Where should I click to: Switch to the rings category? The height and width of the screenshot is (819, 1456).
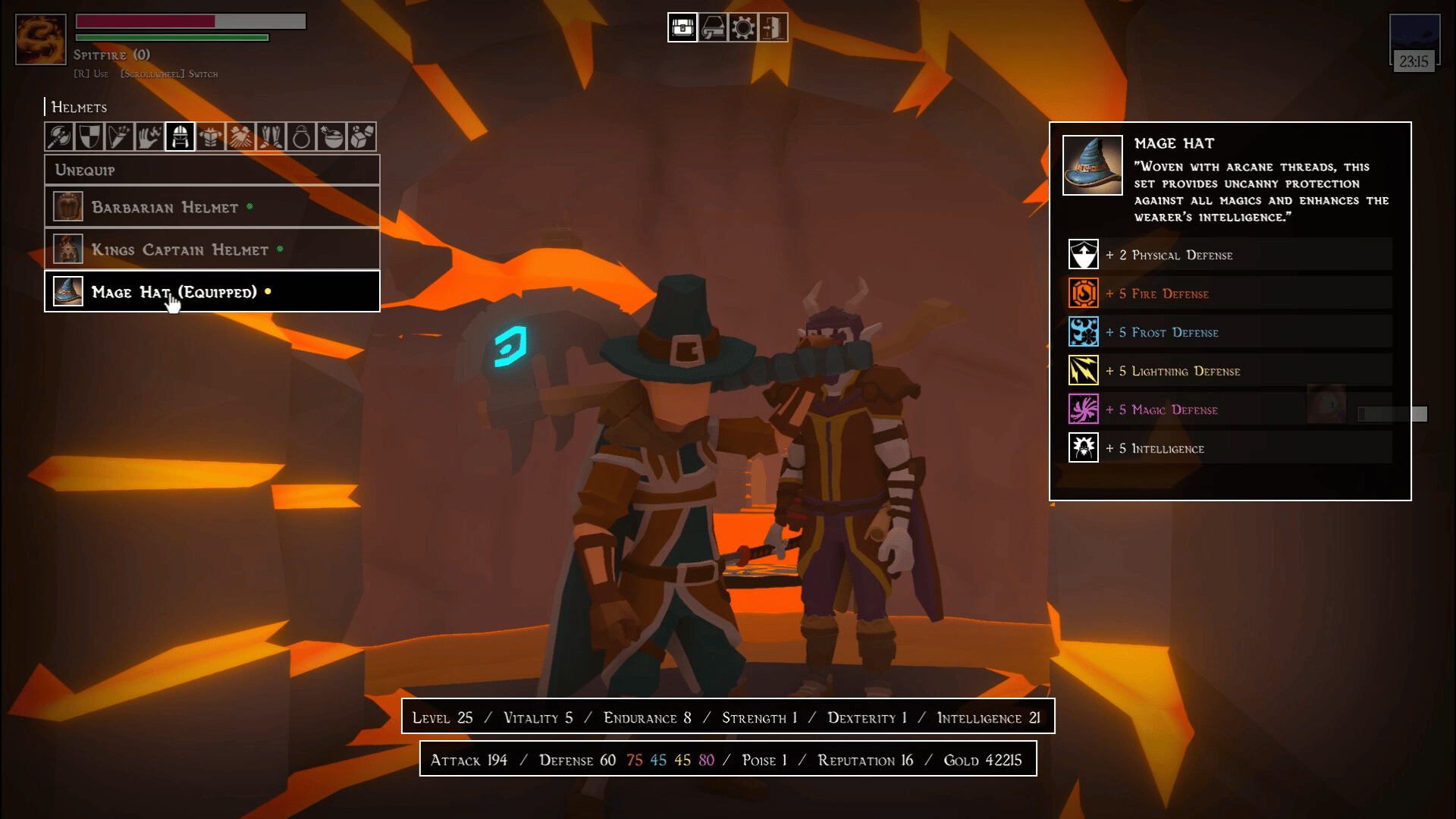(x=301, y=137)
